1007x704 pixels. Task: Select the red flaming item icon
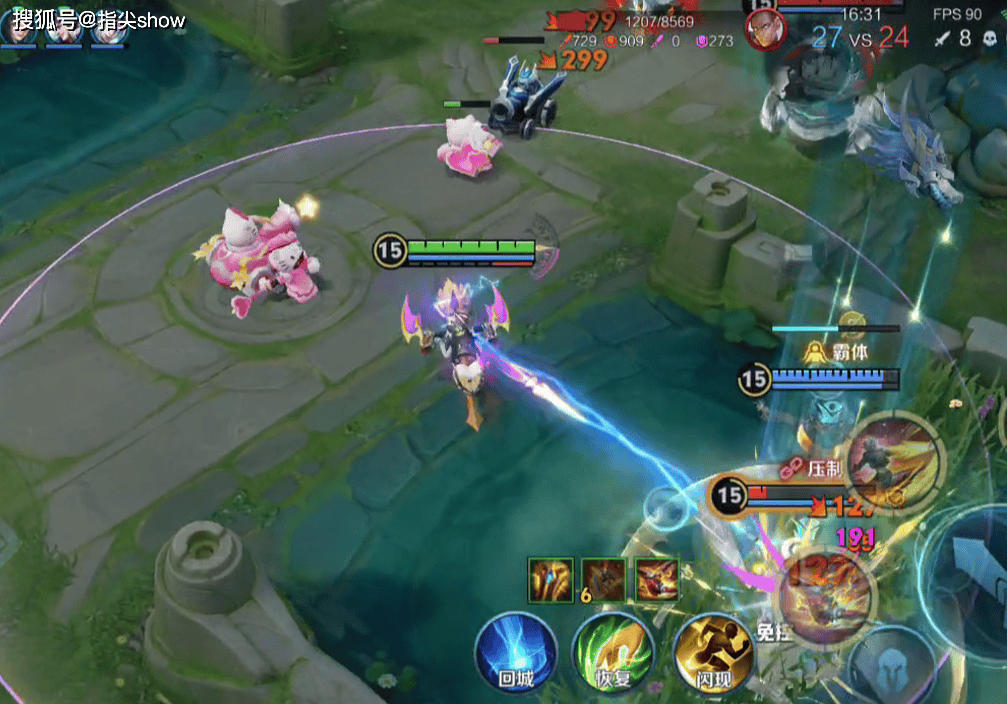[657, 579]
